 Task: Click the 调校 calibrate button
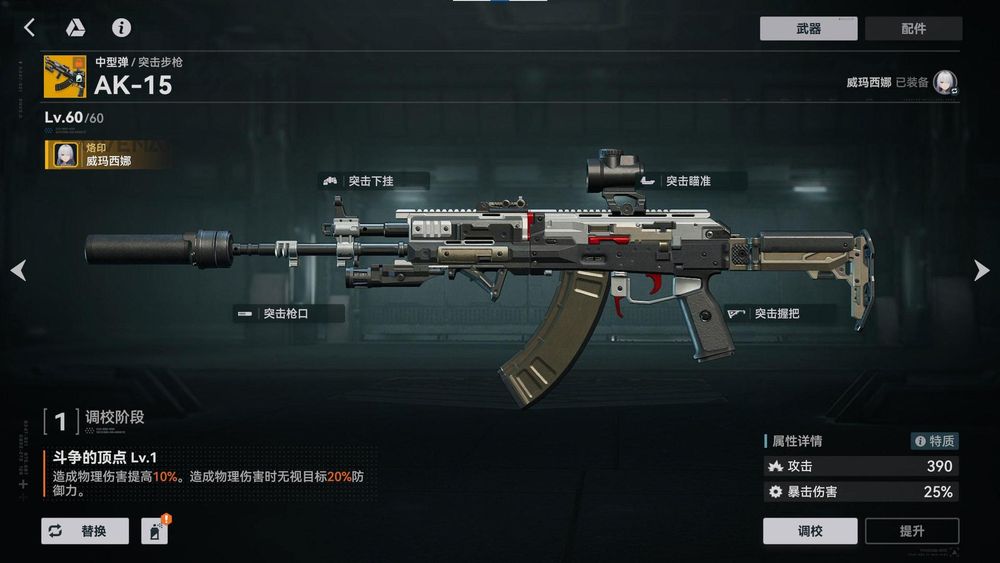[x=810, y=531]
